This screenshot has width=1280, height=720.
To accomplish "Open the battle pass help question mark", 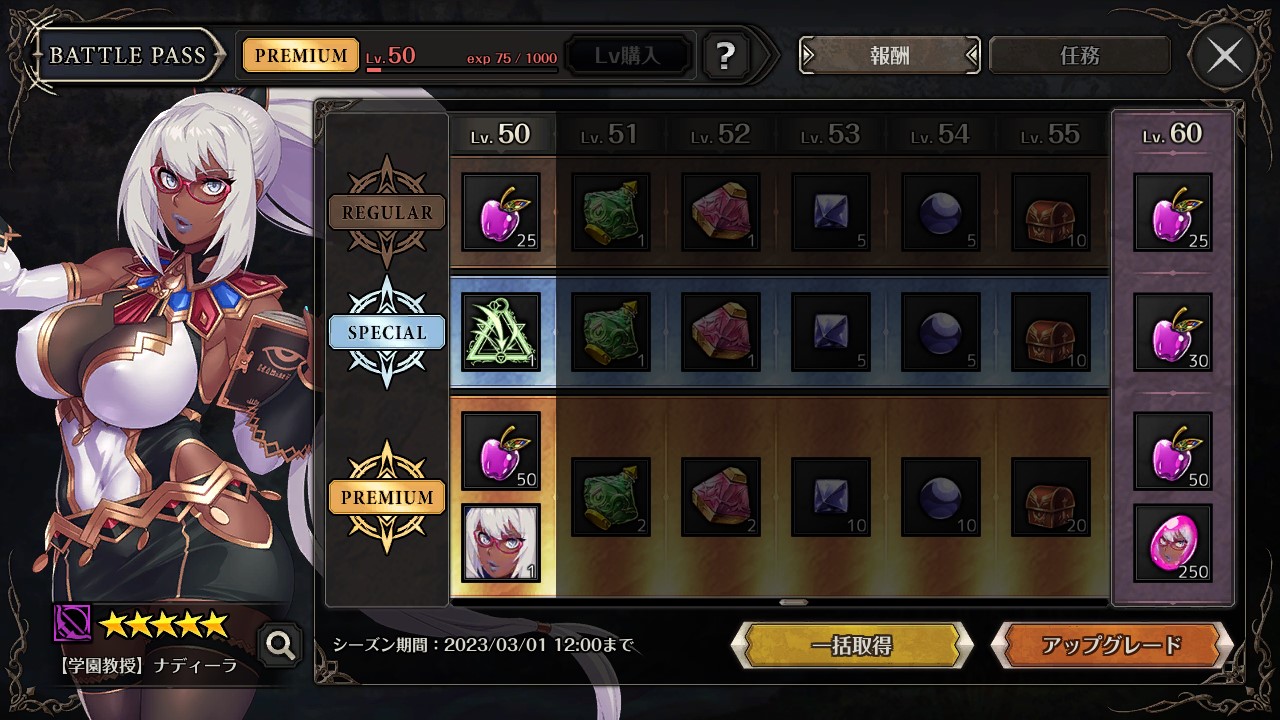I will click(726, 56).
